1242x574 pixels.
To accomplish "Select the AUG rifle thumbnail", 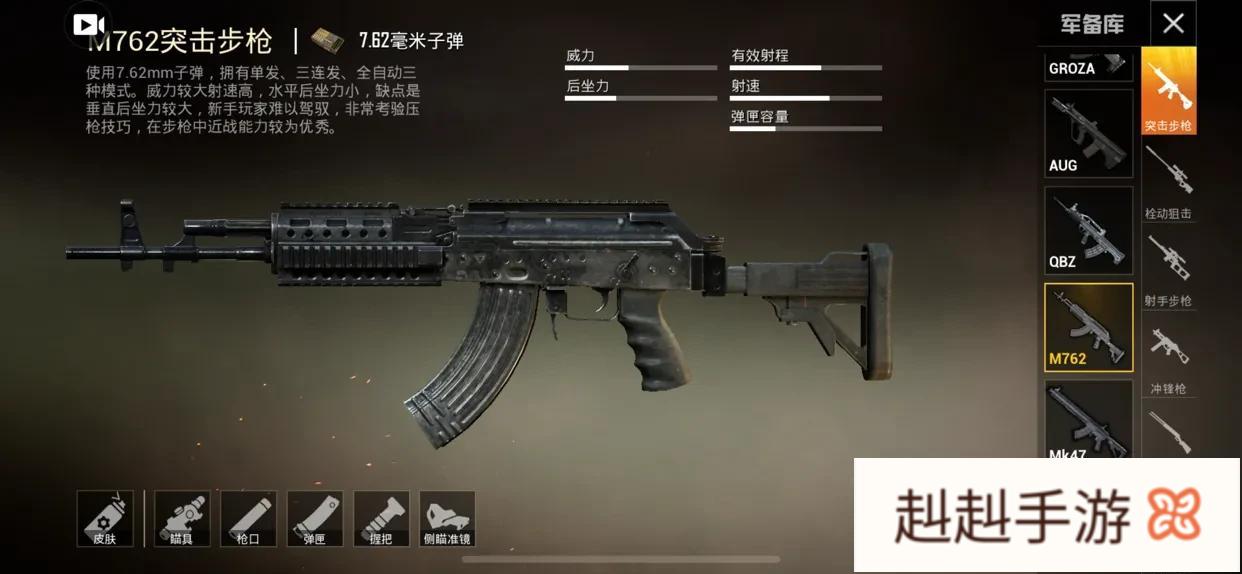I will [1089, 134].
